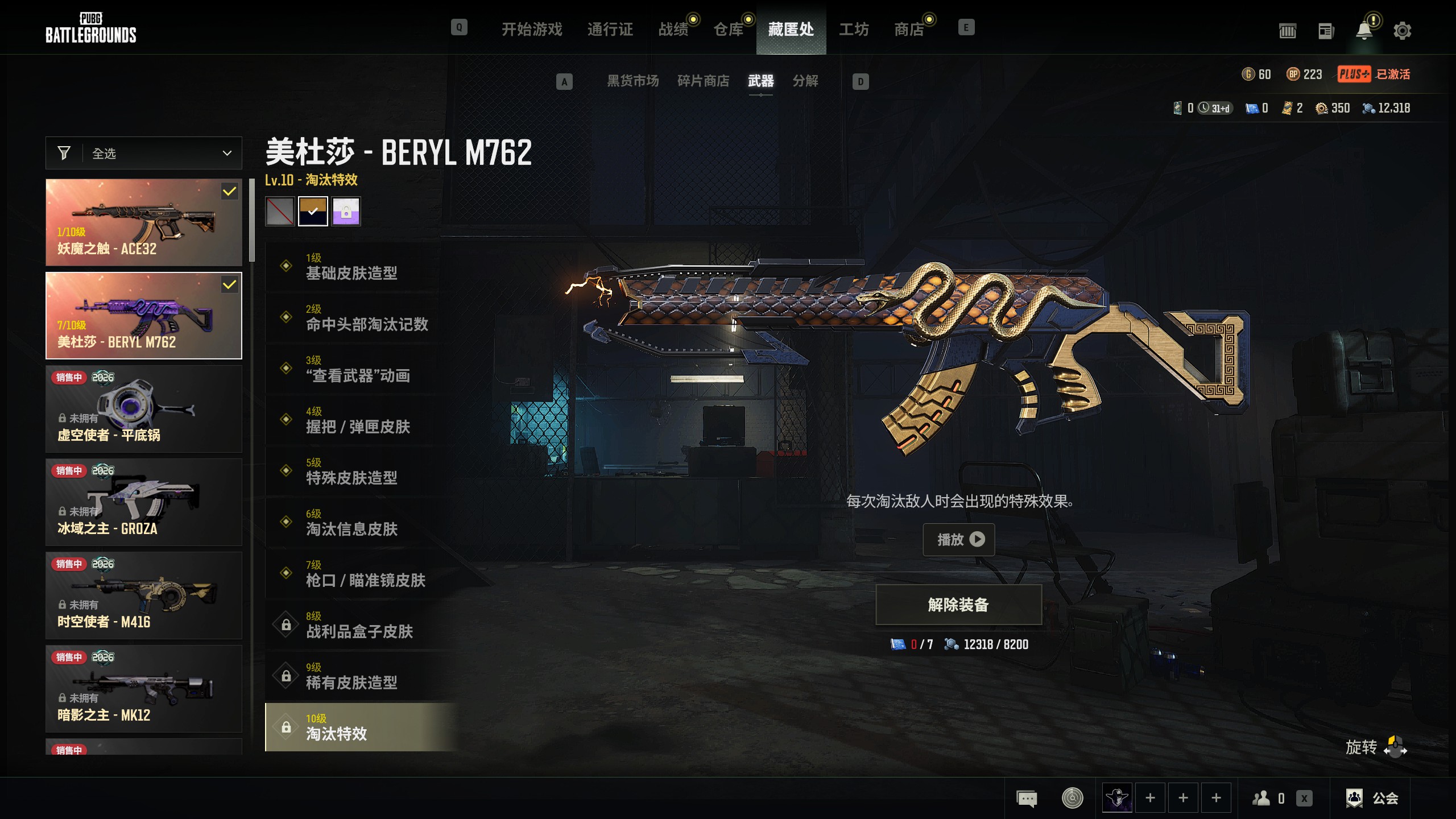The image size is (1456, 819).
Task: Select level 5 特殊皮肤造型 row
Action: click(353, 471)
